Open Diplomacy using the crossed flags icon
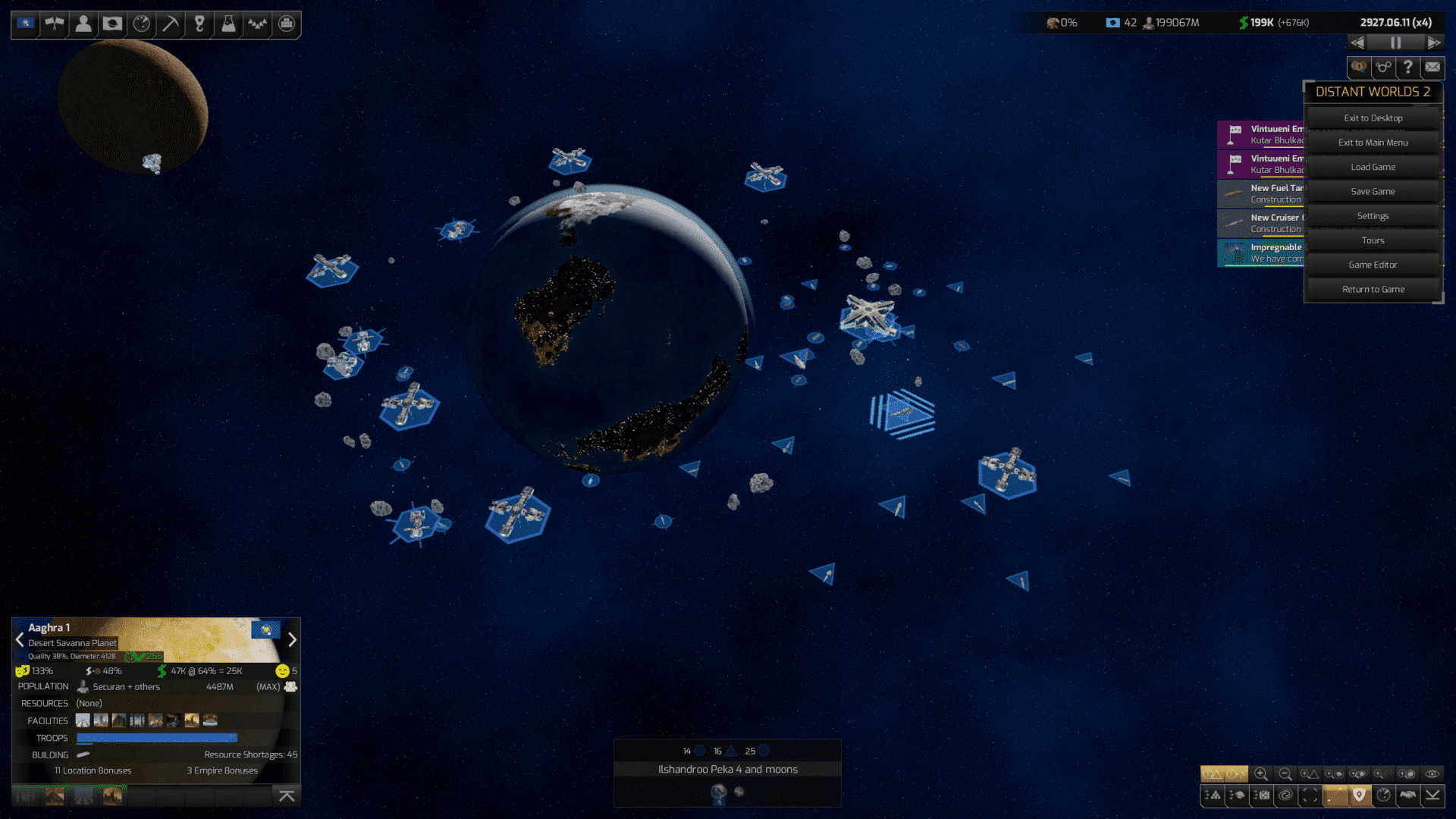The width and height of the screenshot is (1456, 819). pyautogui.click(x=54, y=24)
